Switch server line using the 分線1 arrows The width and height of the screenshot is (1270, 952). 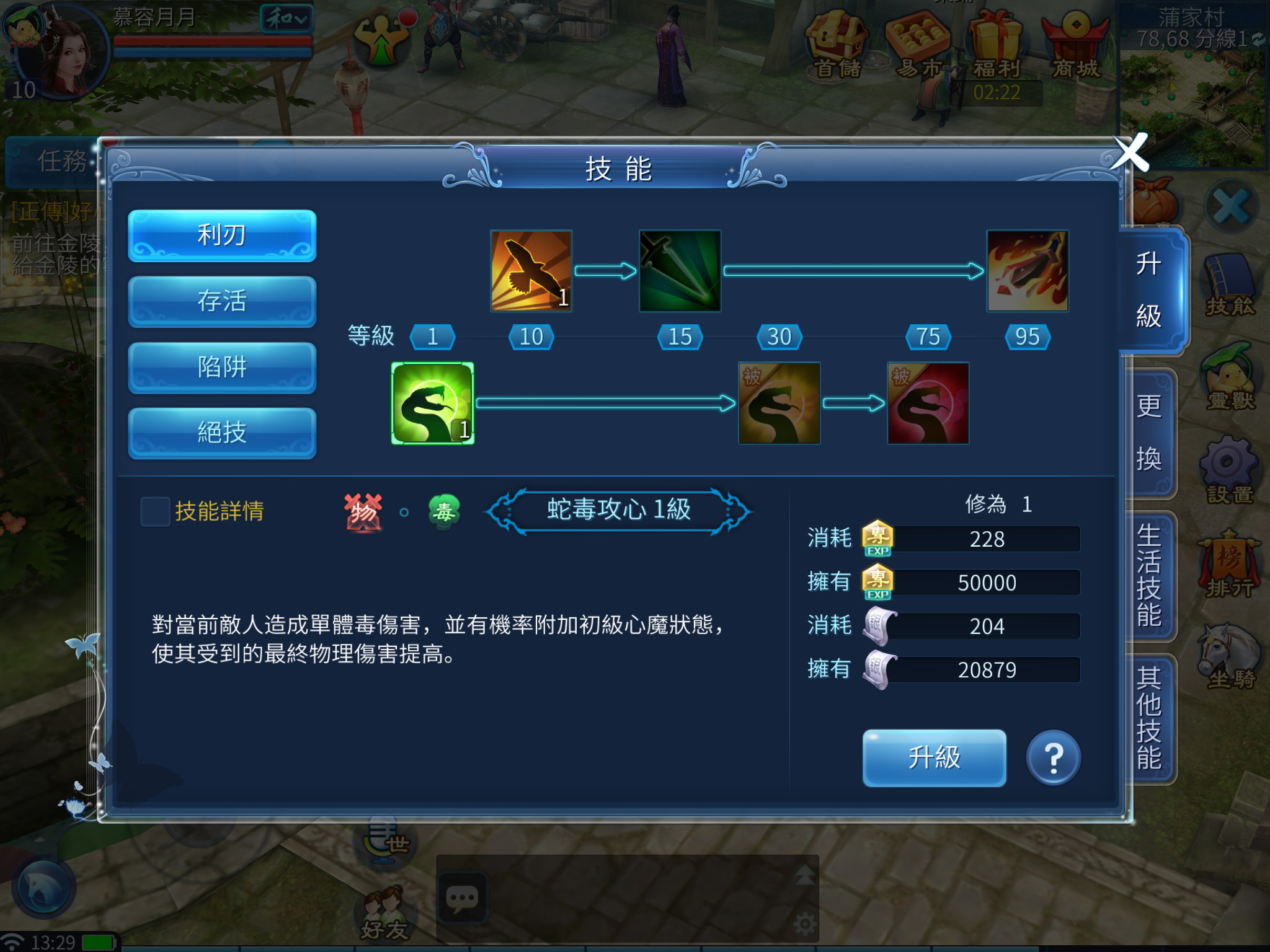point(1259,40)
